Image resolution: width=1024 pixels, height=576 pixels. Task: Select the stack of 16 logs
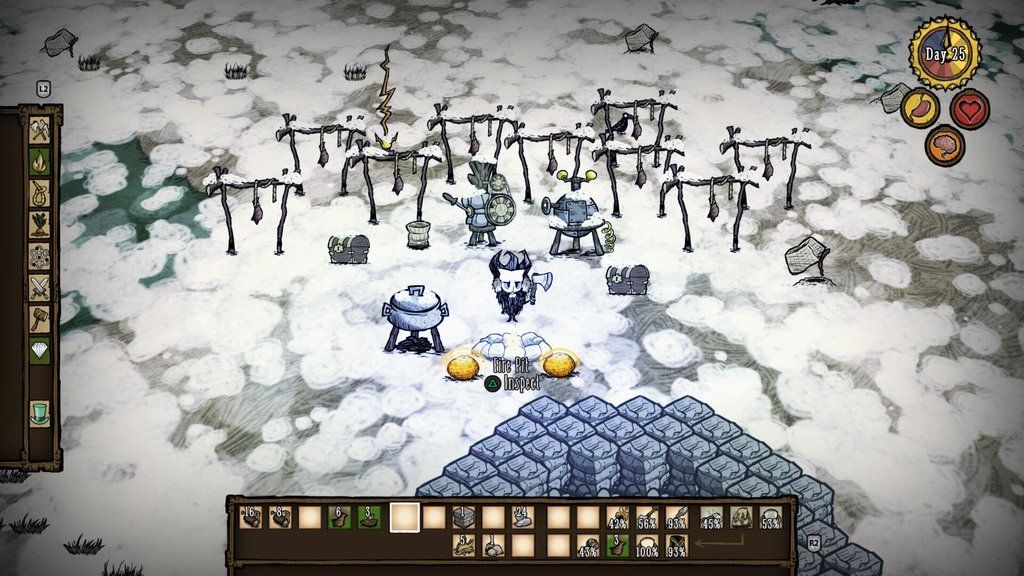coord(251,517)
